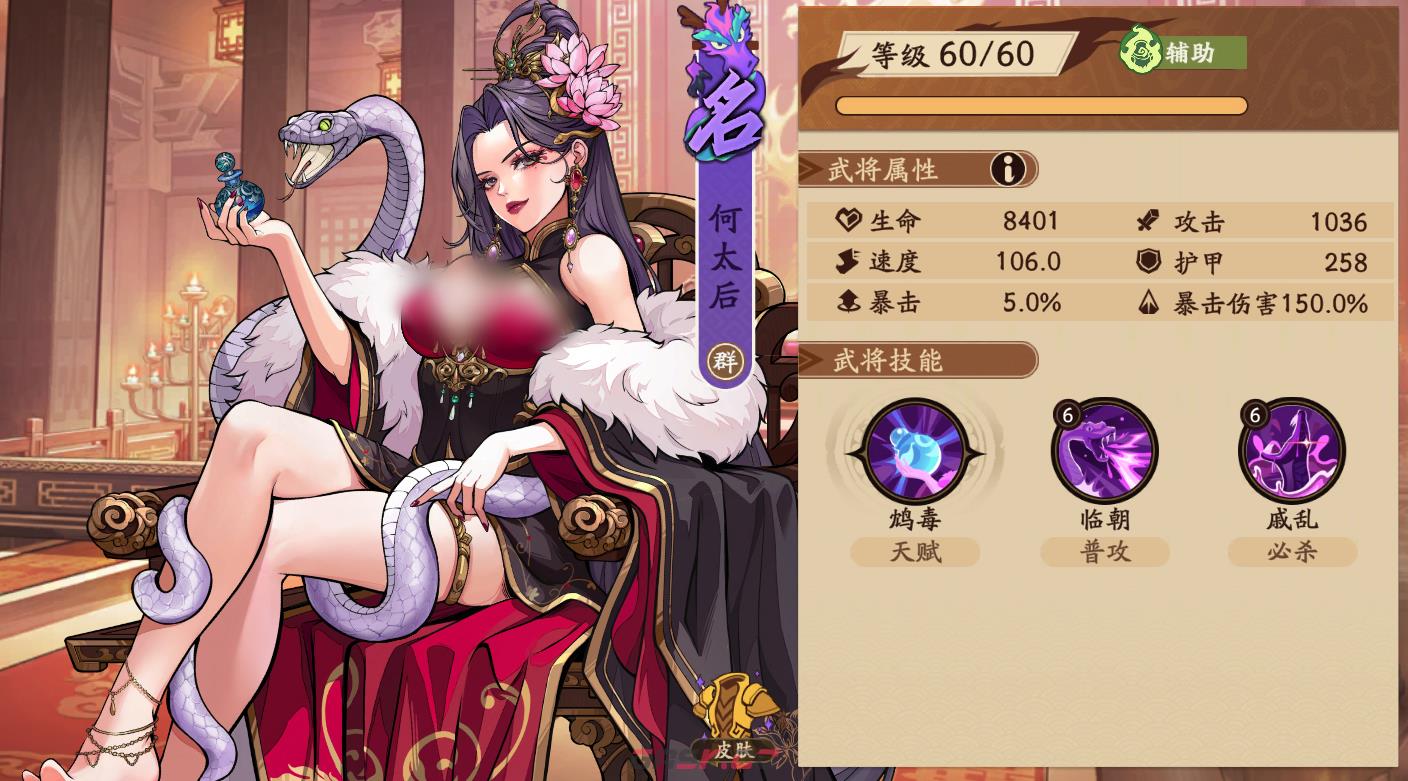Screen dimensions: 1408x781
Task: Select the 鸩毒 talent skill icon
Action: point(914,450)
